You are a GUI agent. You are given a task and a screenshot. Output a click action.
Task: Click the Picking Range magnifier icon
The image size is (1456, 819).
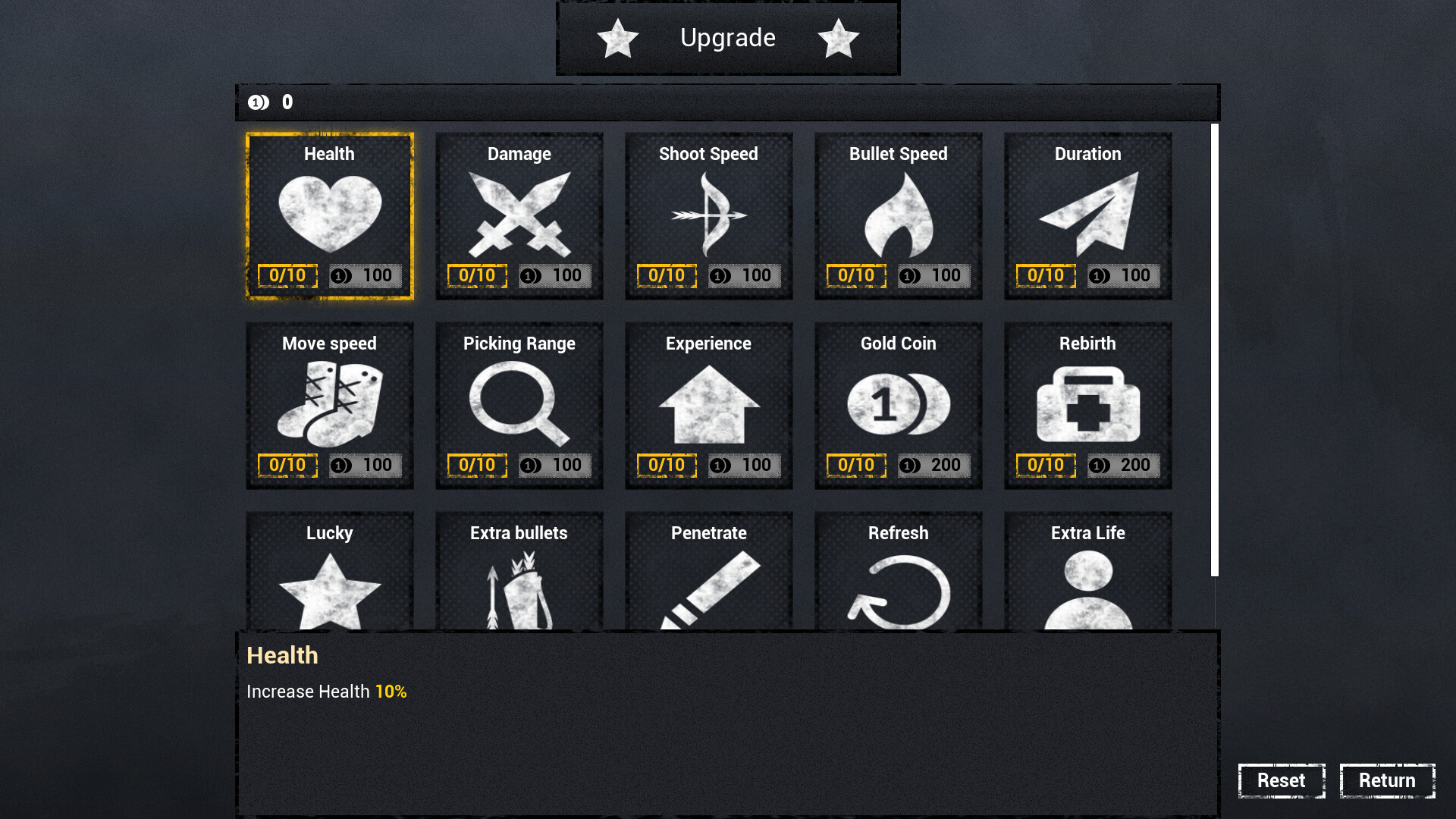[x=519, y=404]
